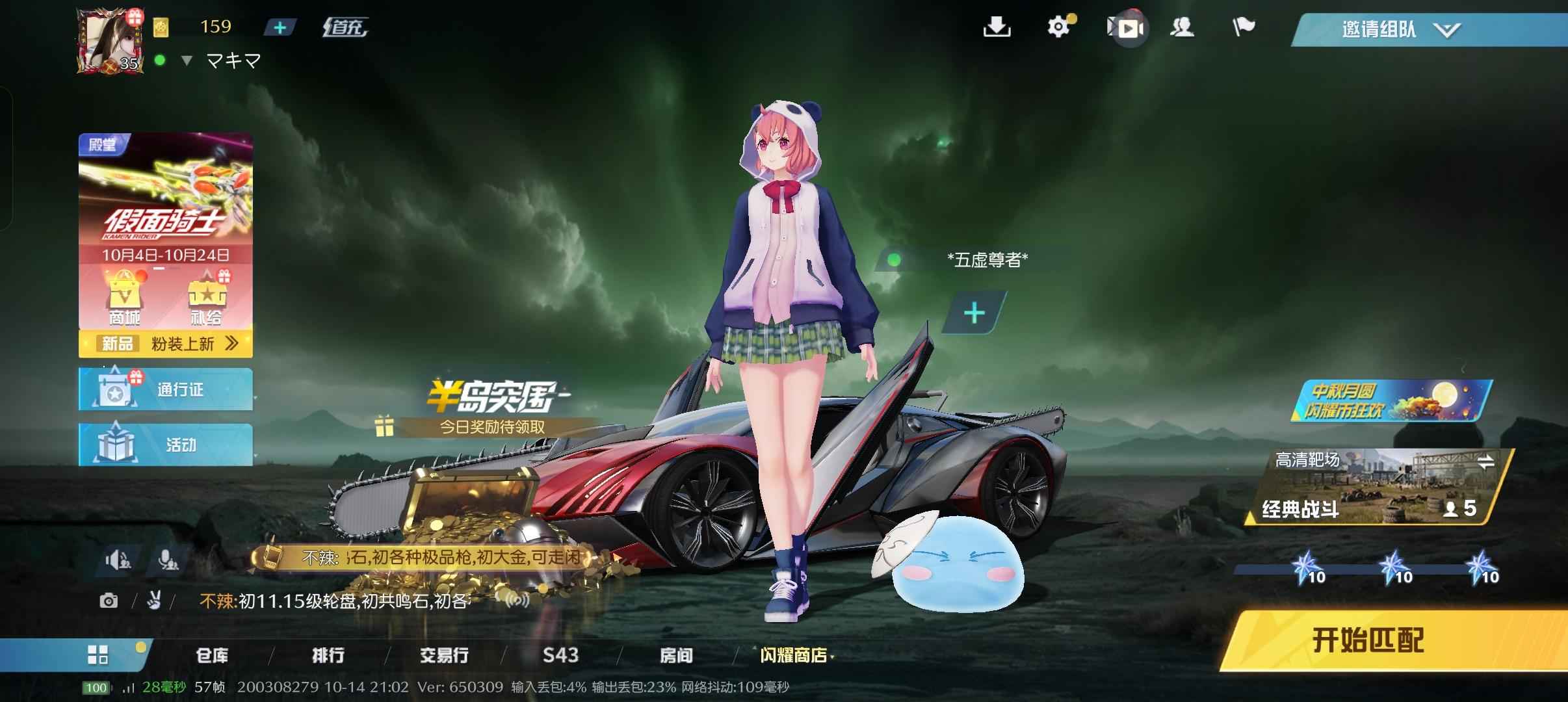
Task: Open the game settings gear icon
Action: click(1060, 27)
